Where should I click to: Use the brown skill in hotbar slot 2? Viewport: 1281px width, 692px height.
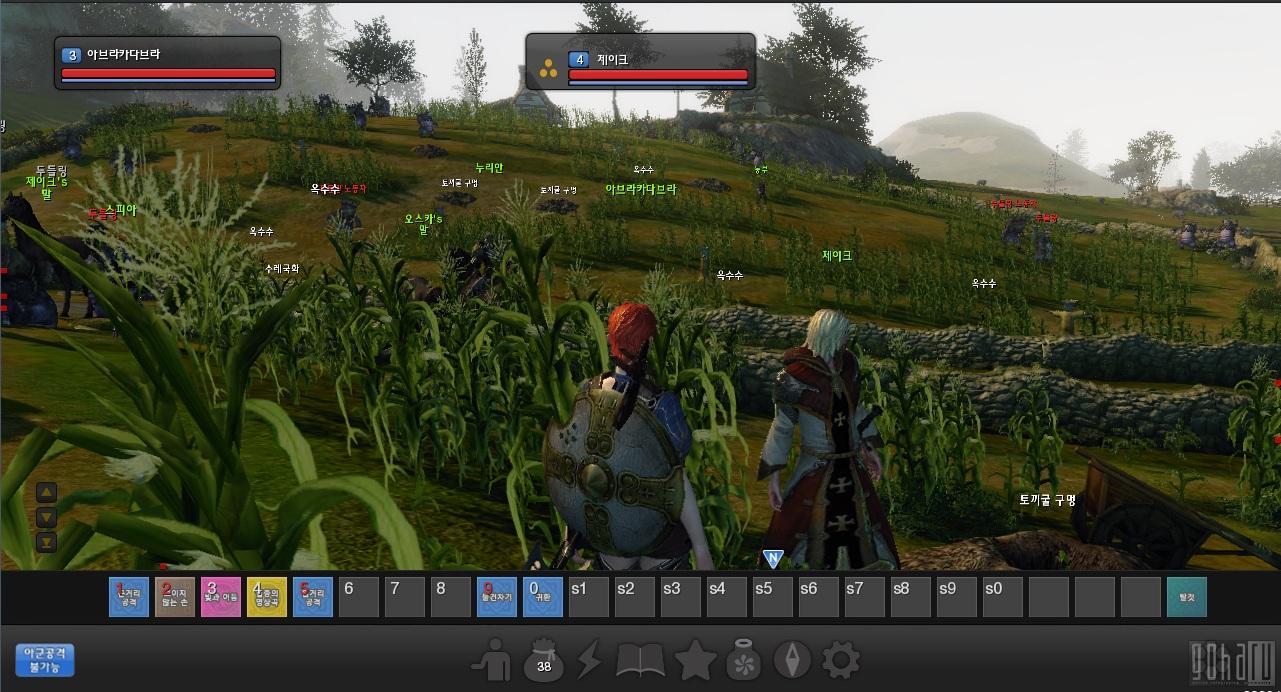coord(175,597)
